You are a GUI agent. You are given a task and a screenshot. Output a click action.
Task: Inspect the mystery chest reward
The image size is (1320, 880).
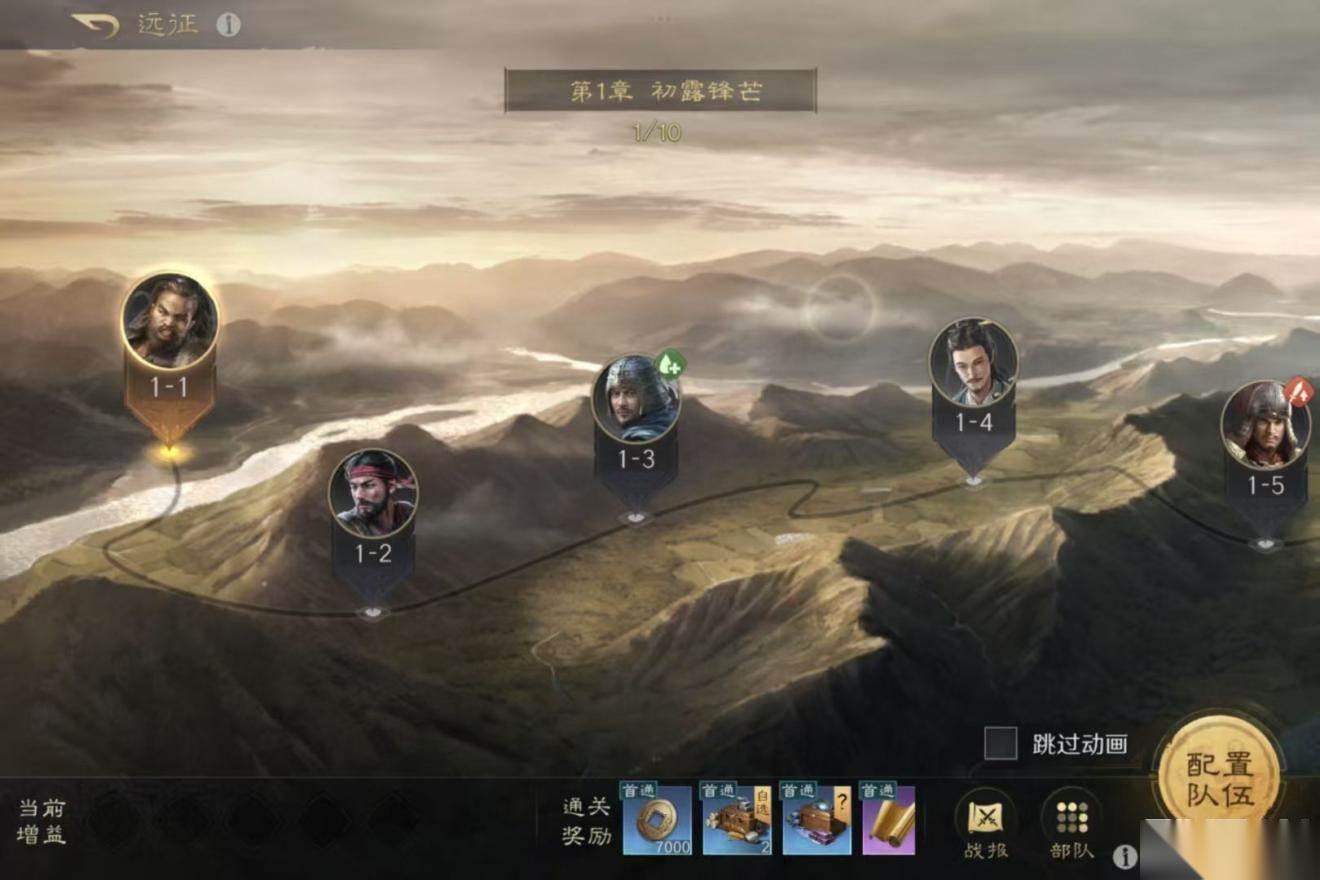click(816, 820)
